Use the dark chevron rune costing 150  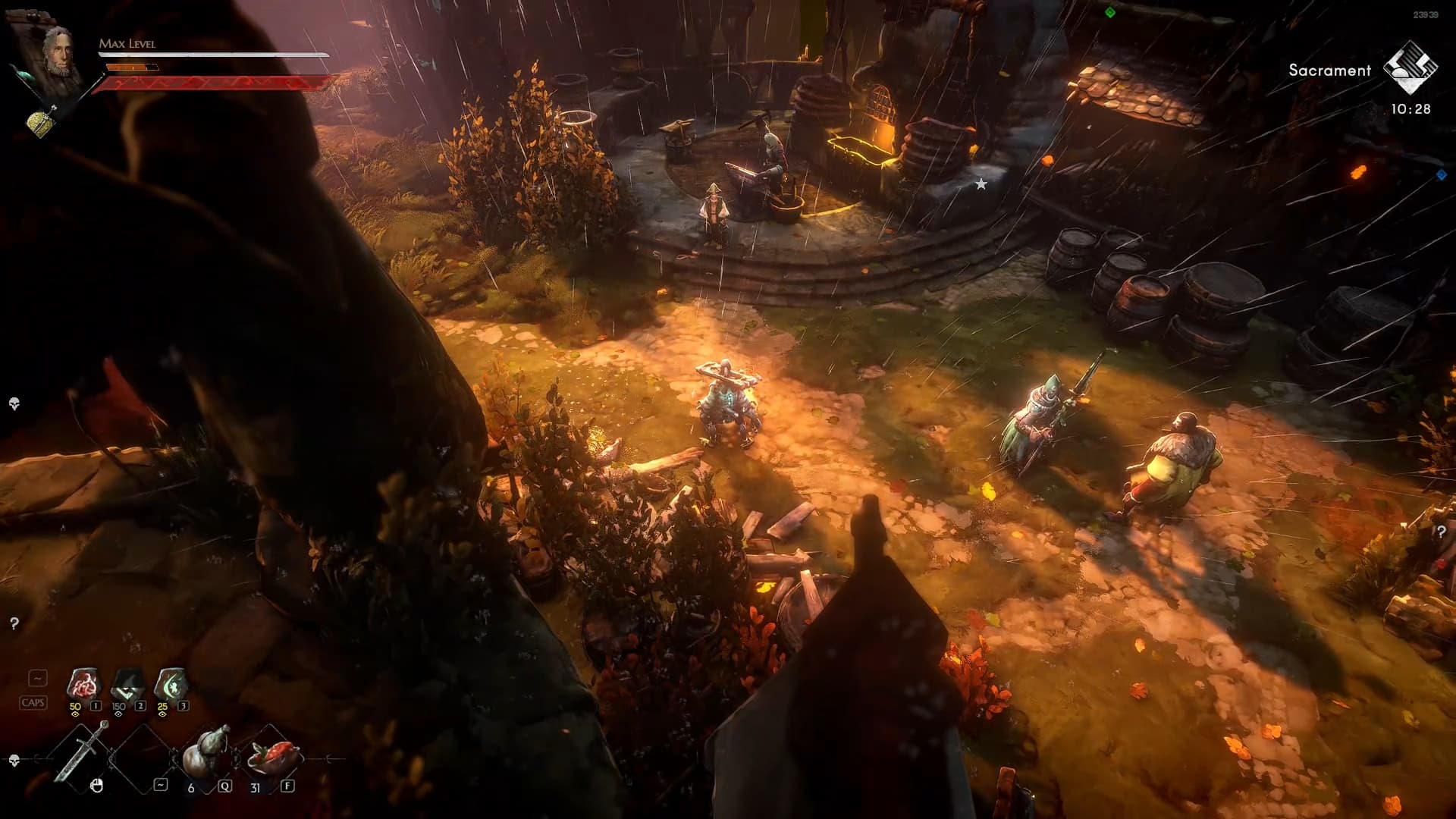pyautogui.click(x=127, y=686)
